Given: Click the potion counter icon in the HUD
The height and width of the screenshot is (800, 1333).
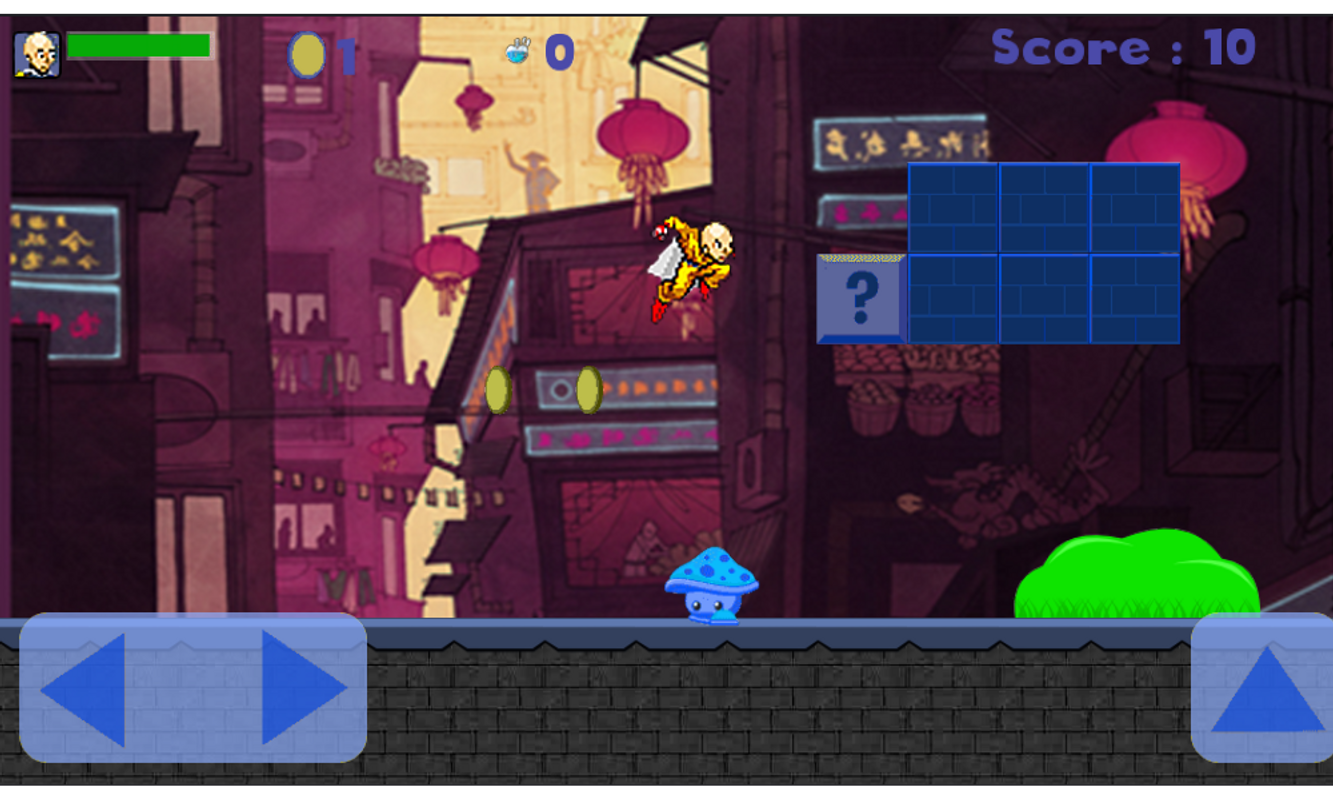Looking at the screenshot, I should (516, 50).
